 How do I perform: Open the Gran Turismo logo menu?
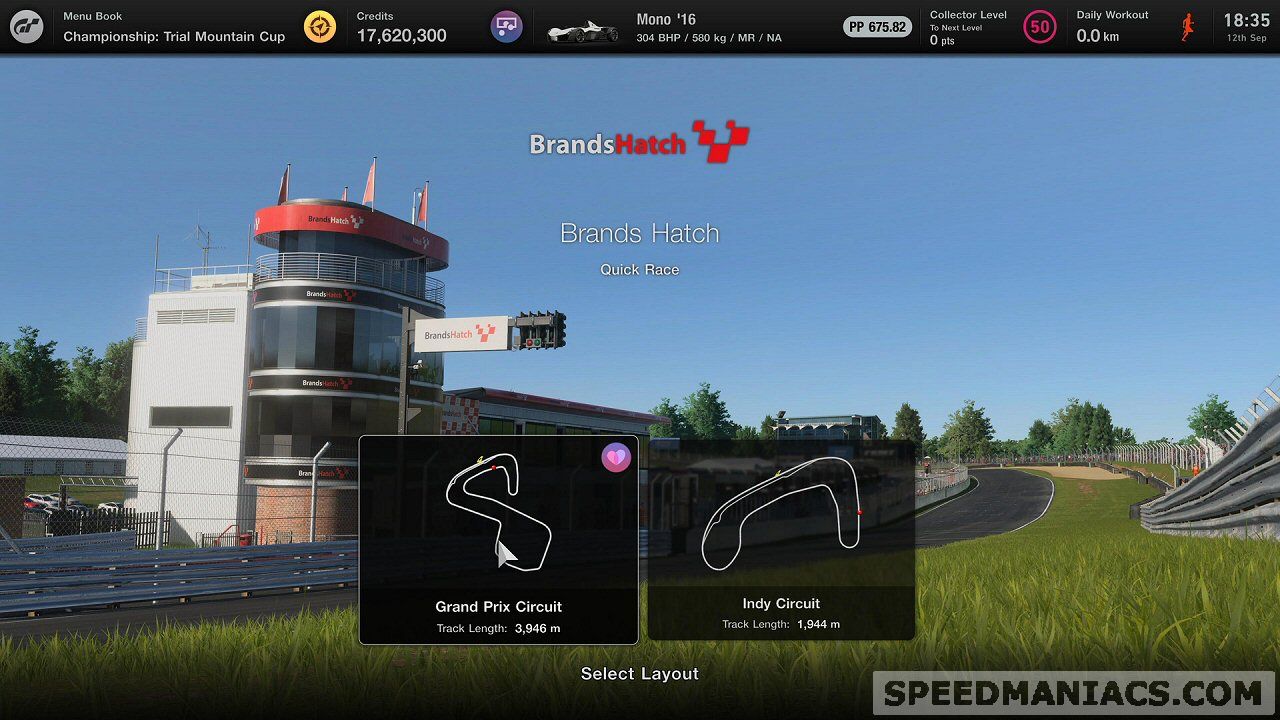click(27, 27)
